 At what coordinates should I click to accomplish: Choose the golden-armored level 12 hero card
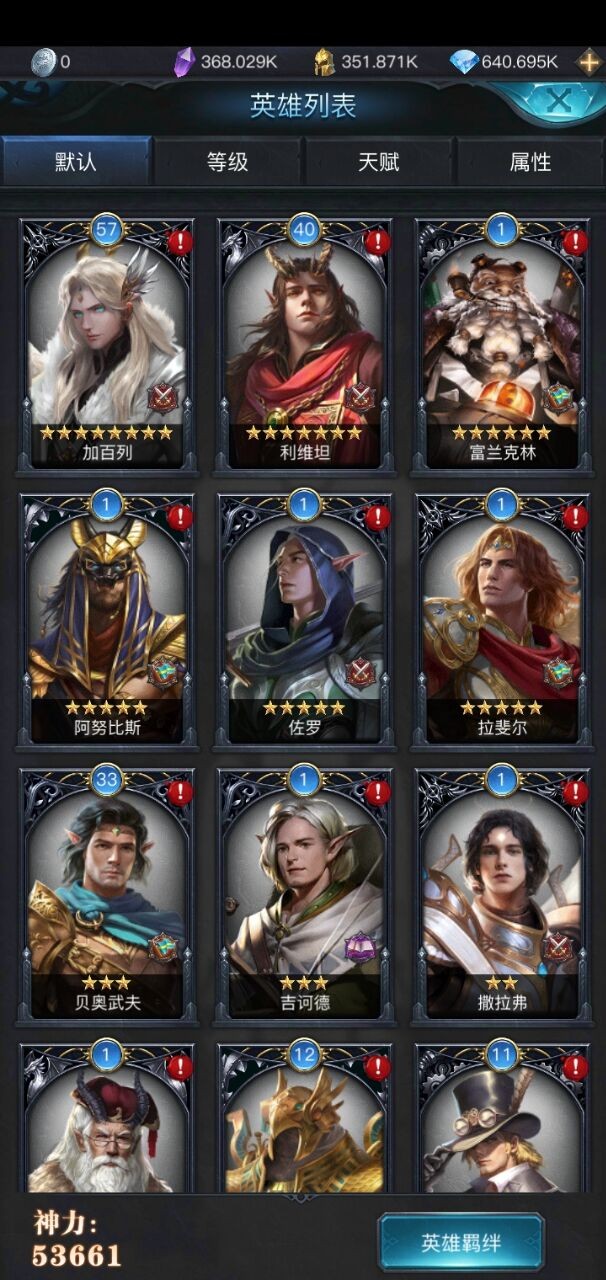(304, 1125)
